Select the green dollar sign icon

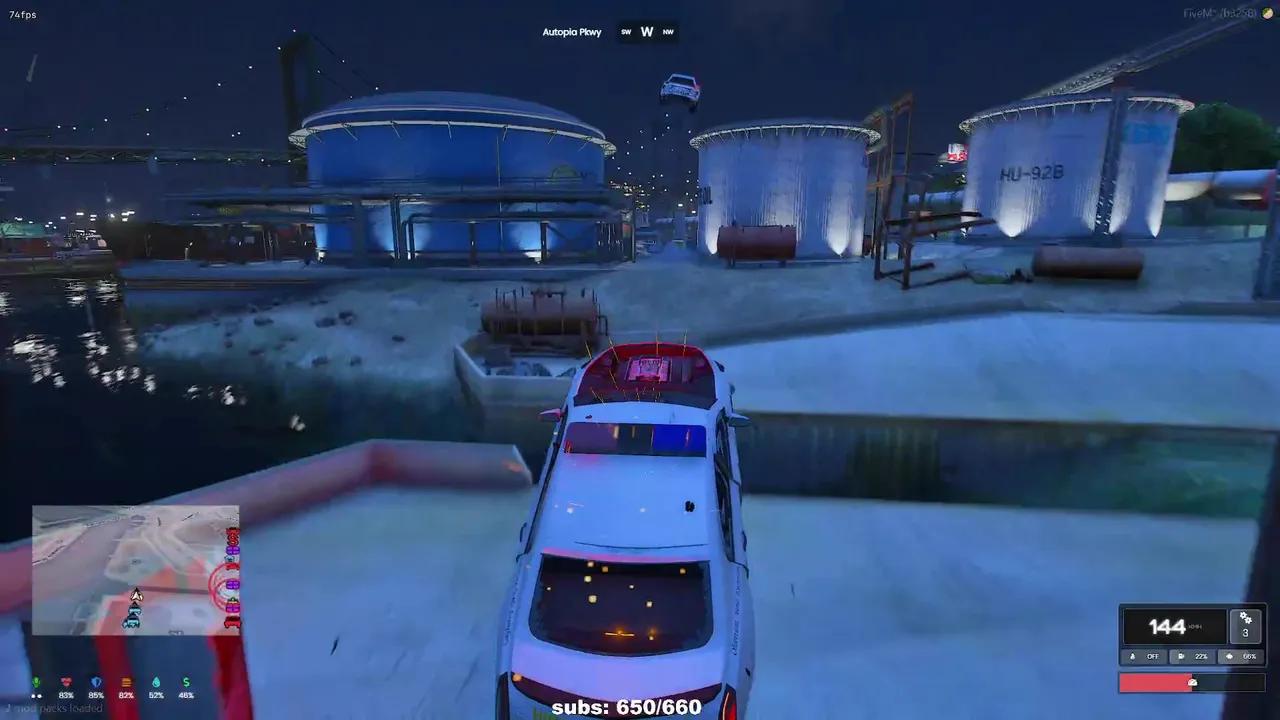(x=186, y=683)
